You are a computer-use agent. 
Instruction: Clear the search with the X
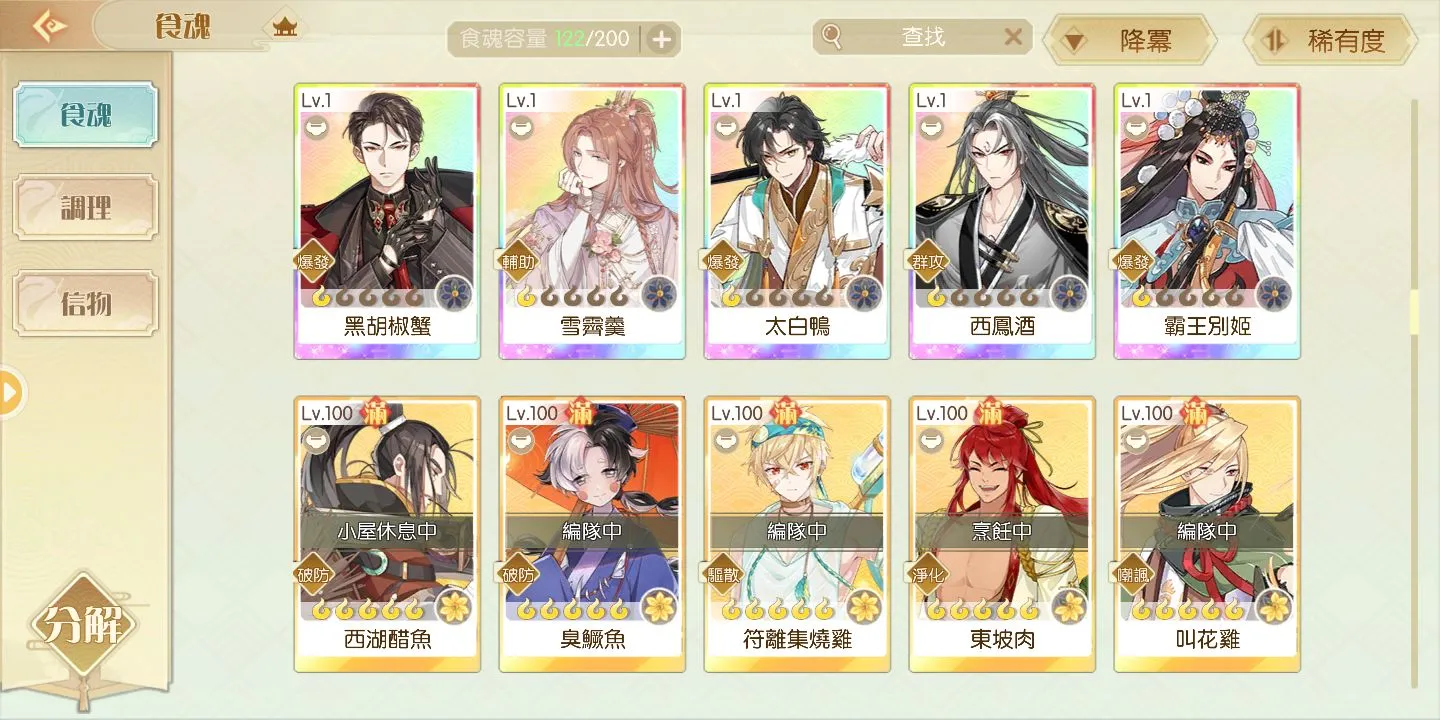coord(1013,38)
